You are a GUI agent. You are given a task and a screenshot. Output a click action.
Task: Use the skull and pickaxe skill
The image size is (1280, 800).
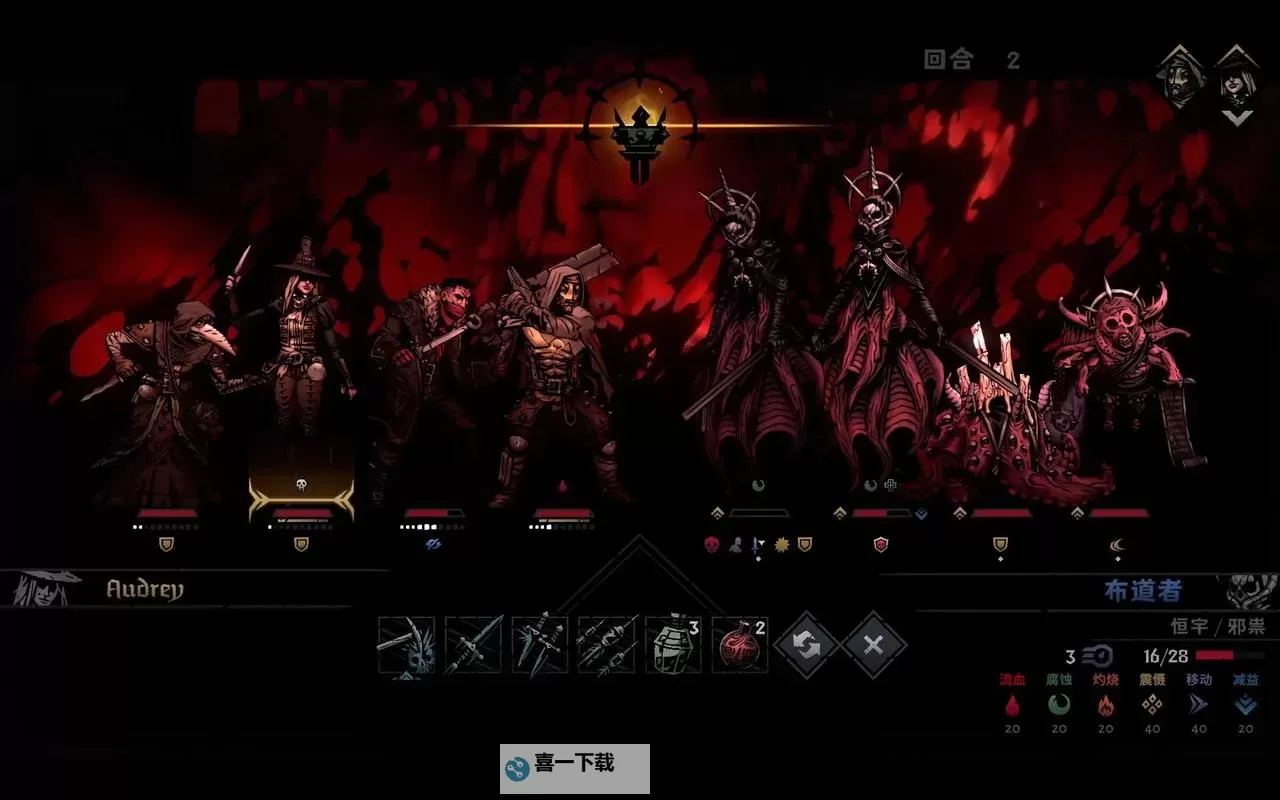tap(406, 646)
